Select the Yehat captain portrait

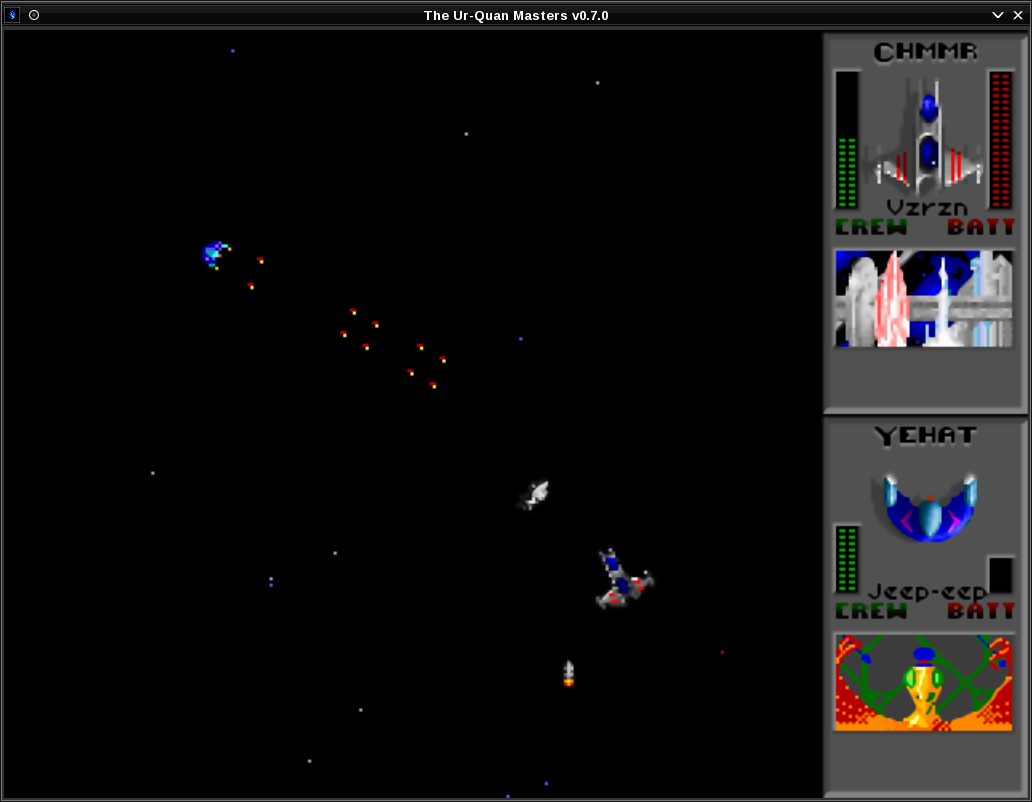coord(924,682)
